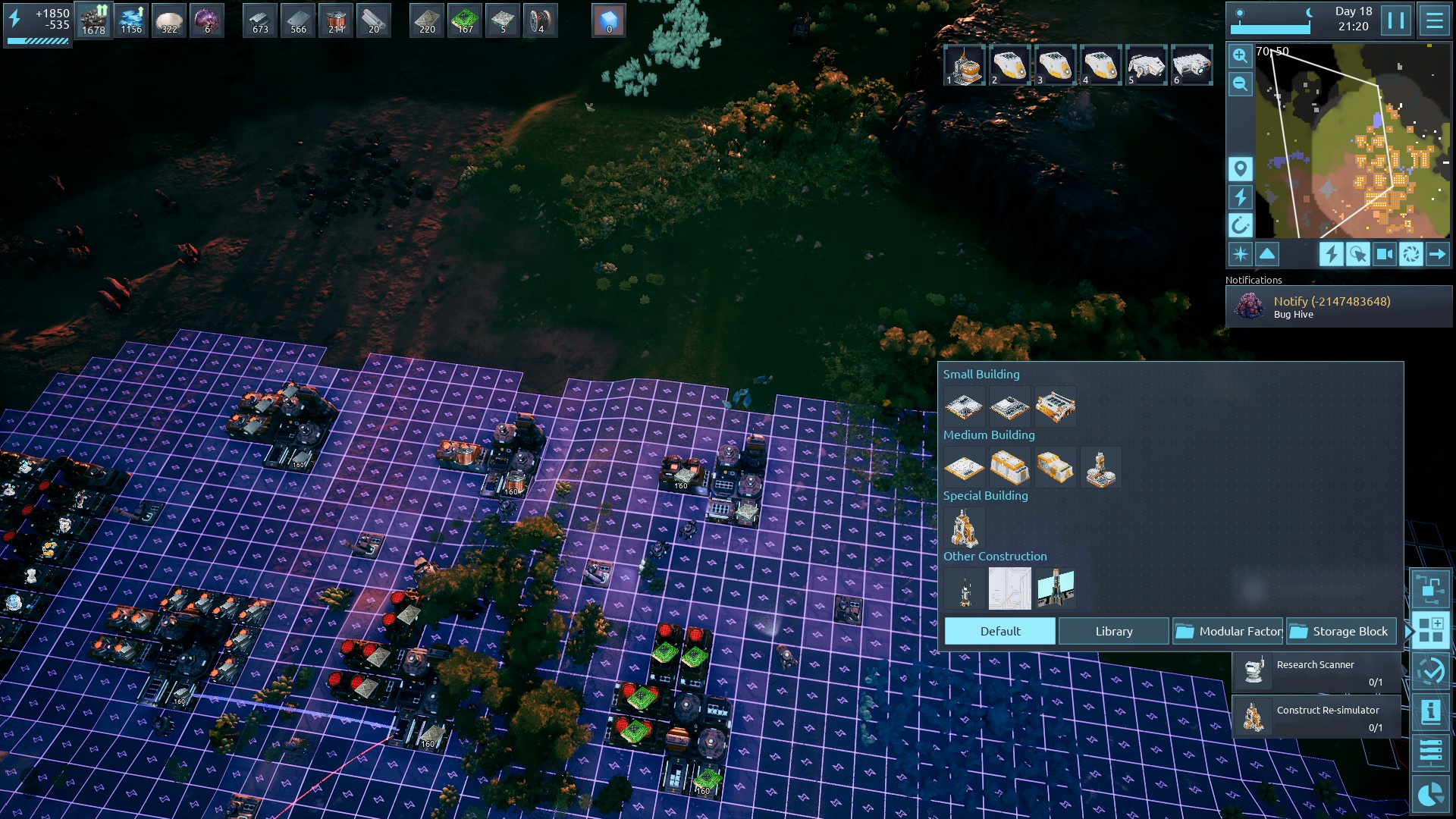Click the blue cube resource icon

point(609,20)
